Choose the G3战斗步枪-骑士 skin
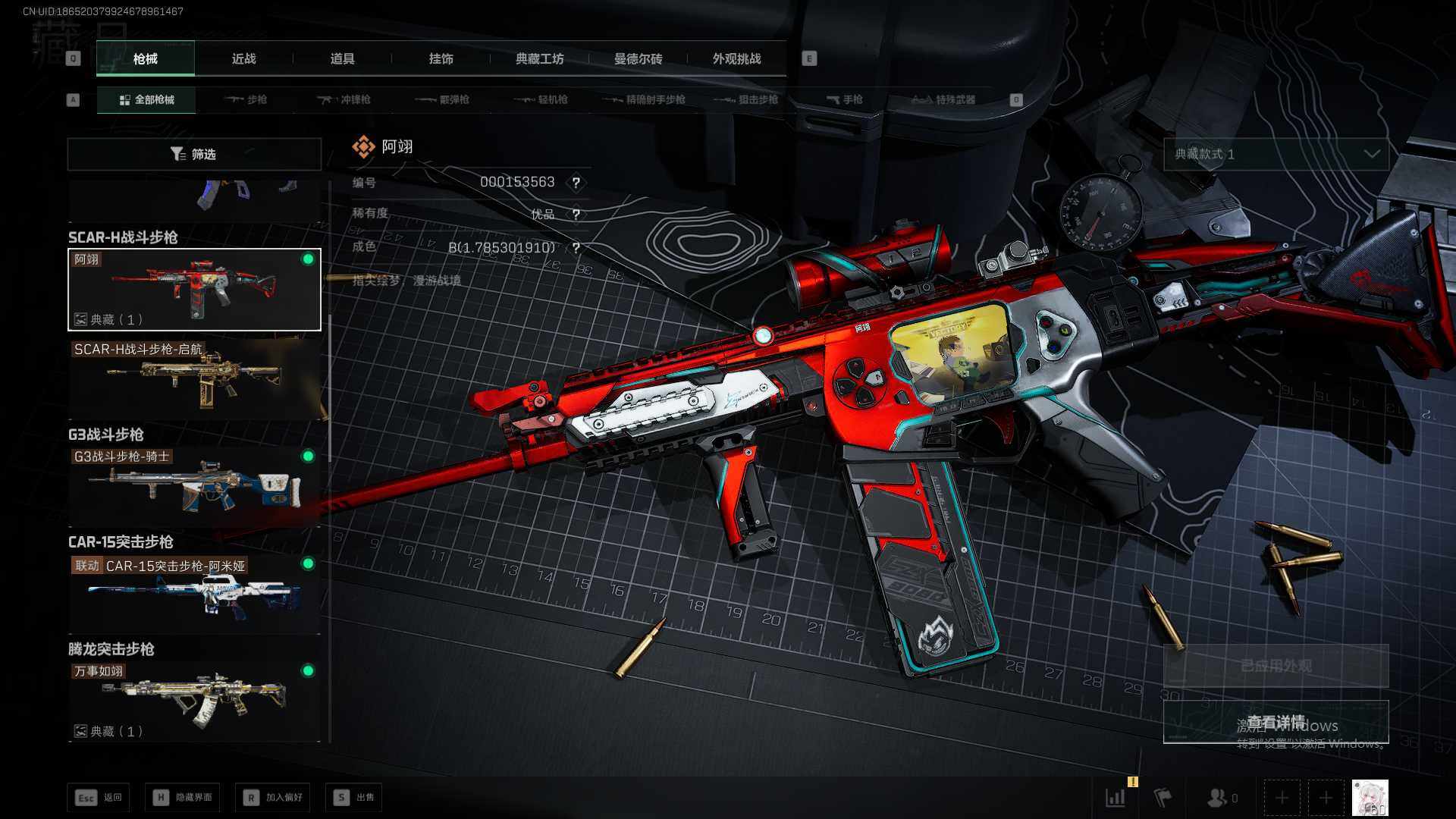Viewport: 1456px width, 819px height. point(194,485)
